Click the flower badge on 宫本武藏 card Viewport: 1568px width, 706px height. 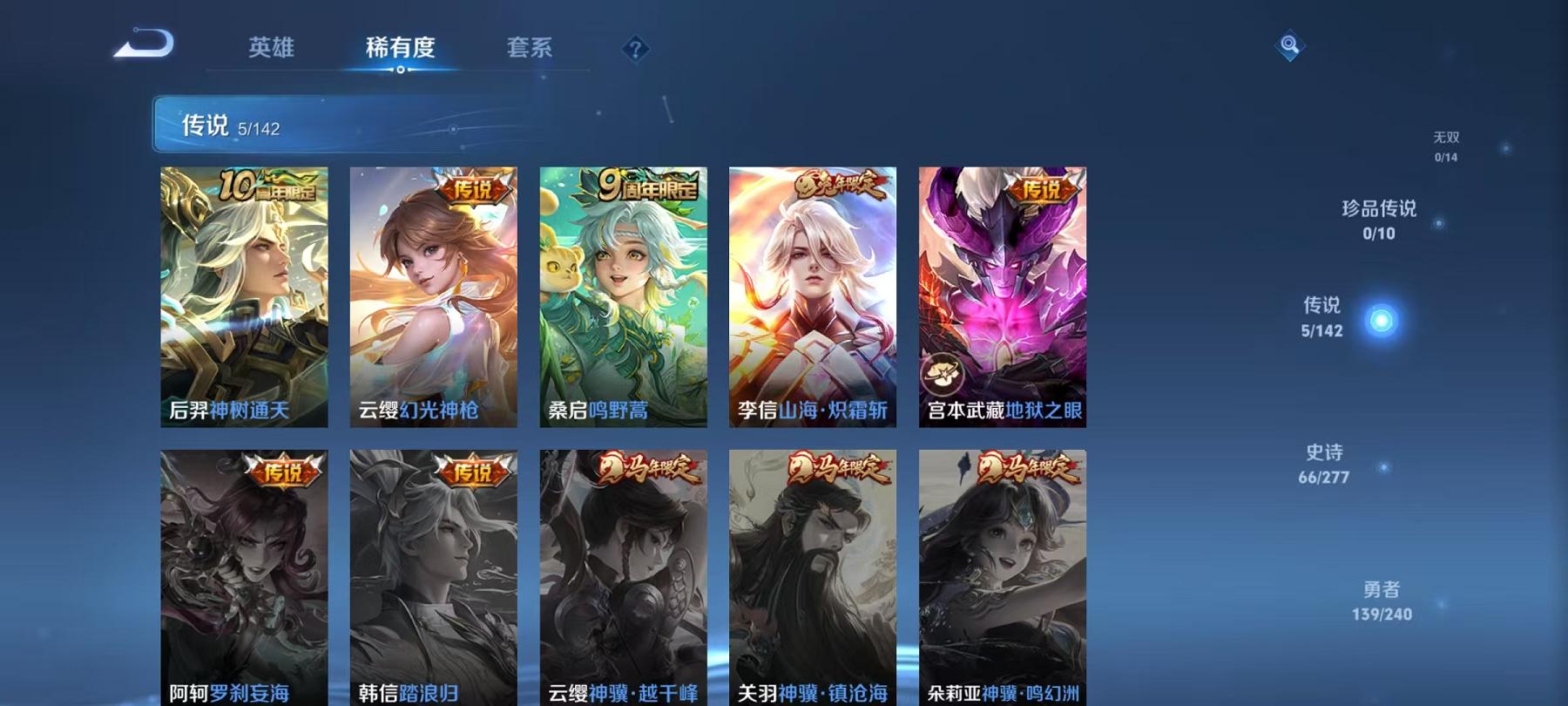943,370
